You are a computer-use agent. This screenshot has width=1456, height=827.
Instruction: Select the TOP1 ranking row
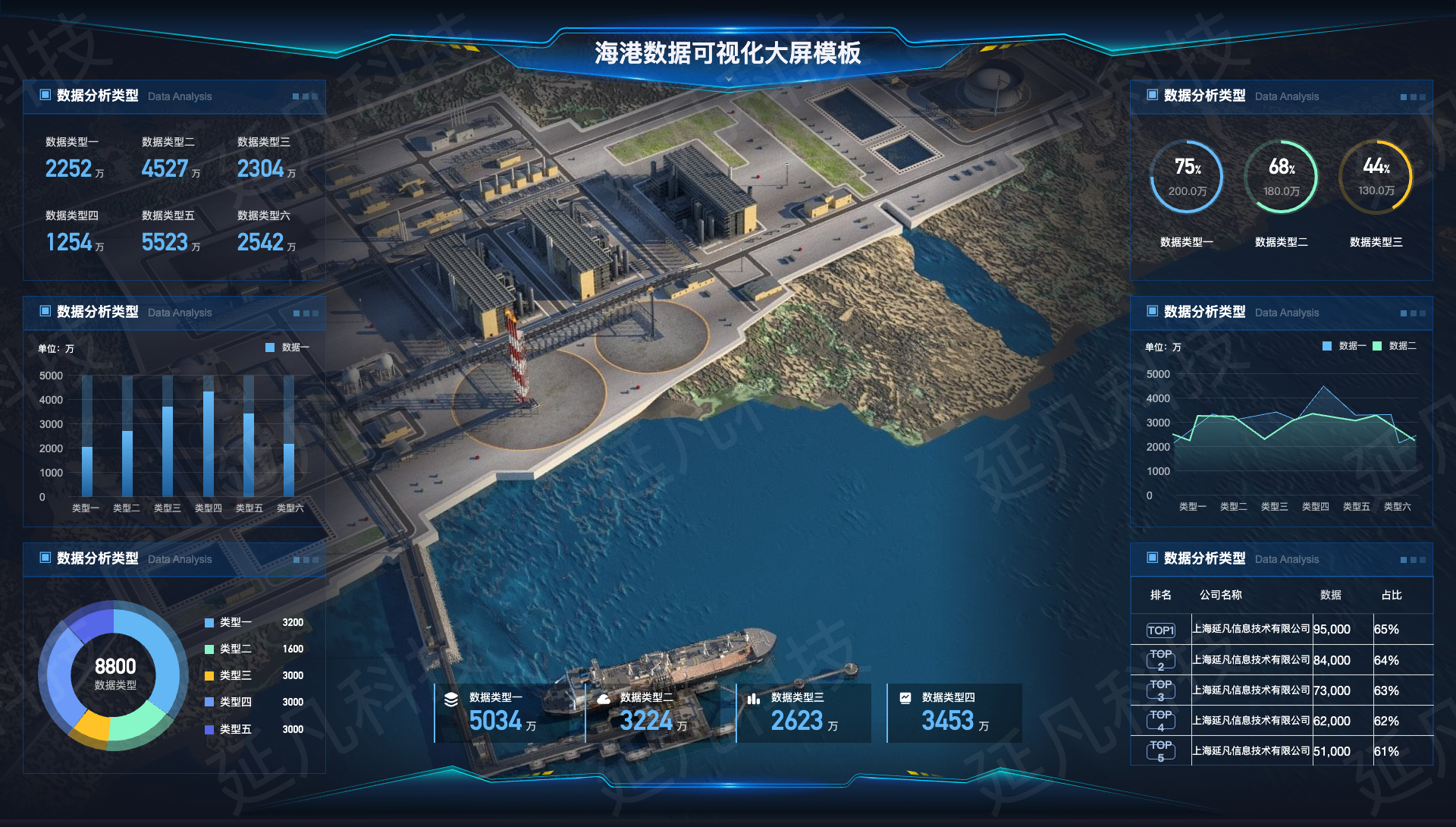coord(1282,630)
